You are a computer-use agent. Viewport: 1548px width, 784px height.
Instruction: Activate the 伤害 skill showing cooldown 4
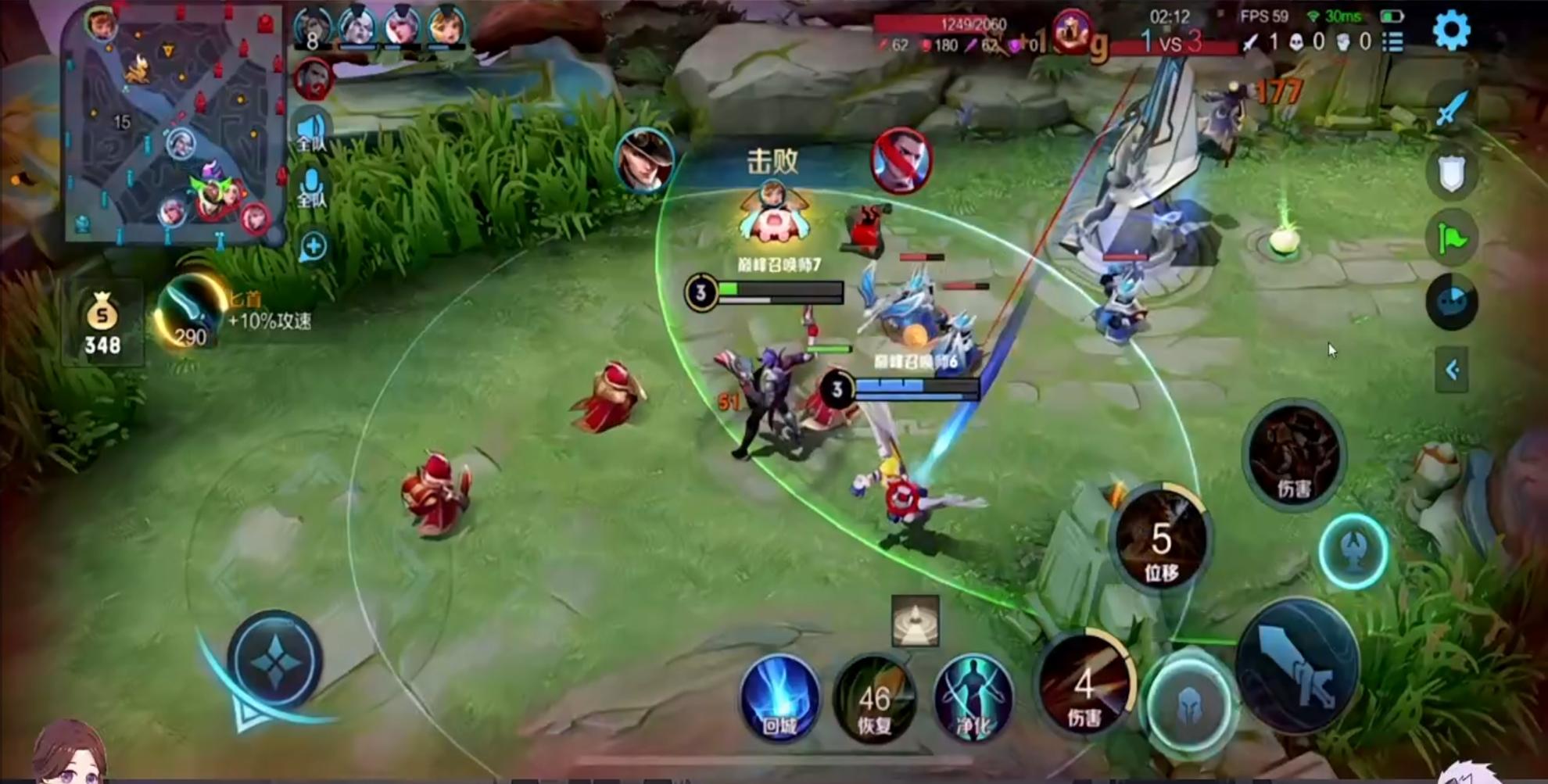(x=1084, y=686)
